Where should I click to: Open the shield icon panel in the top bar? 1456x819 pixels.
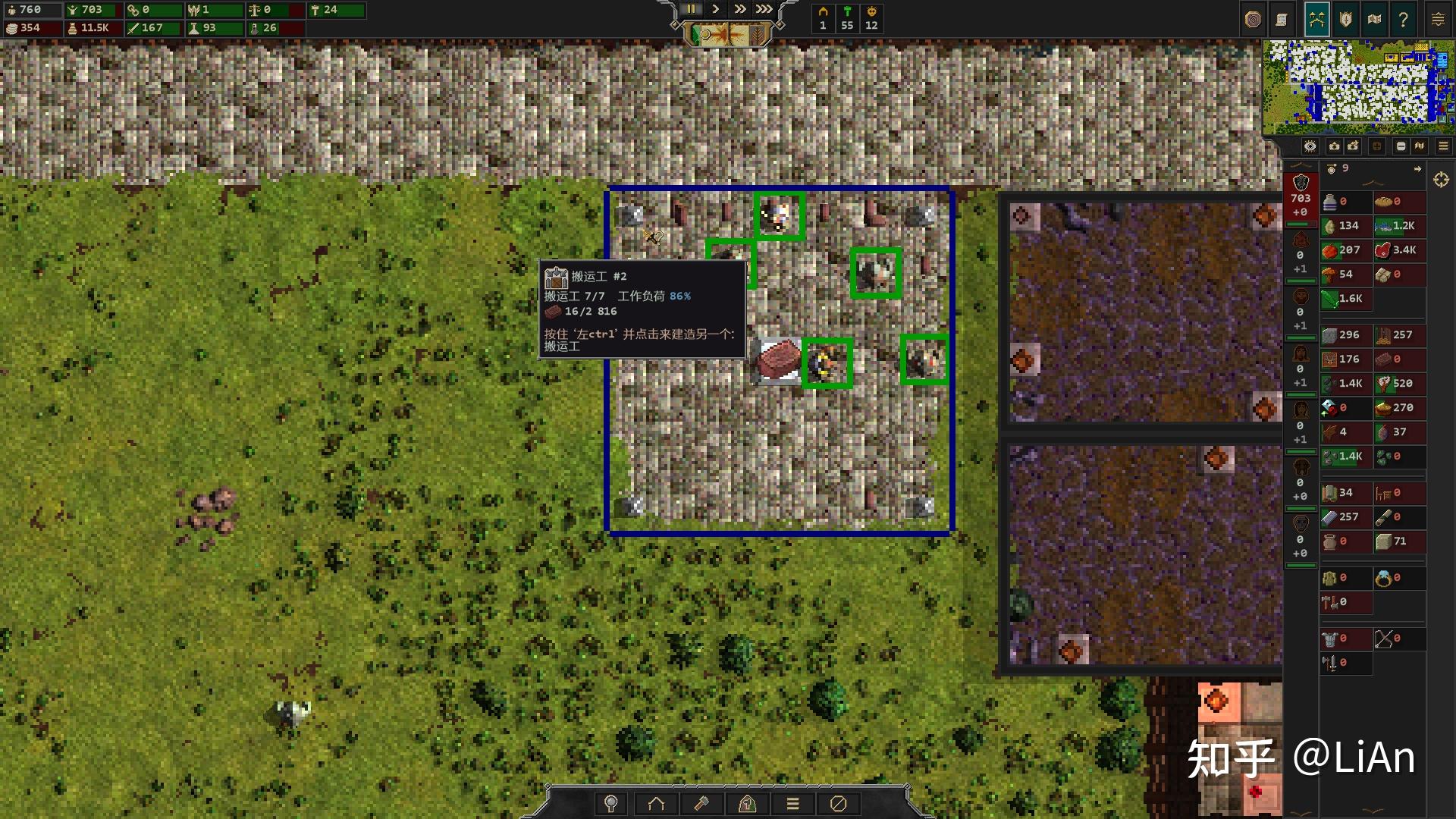(1345, 20)
